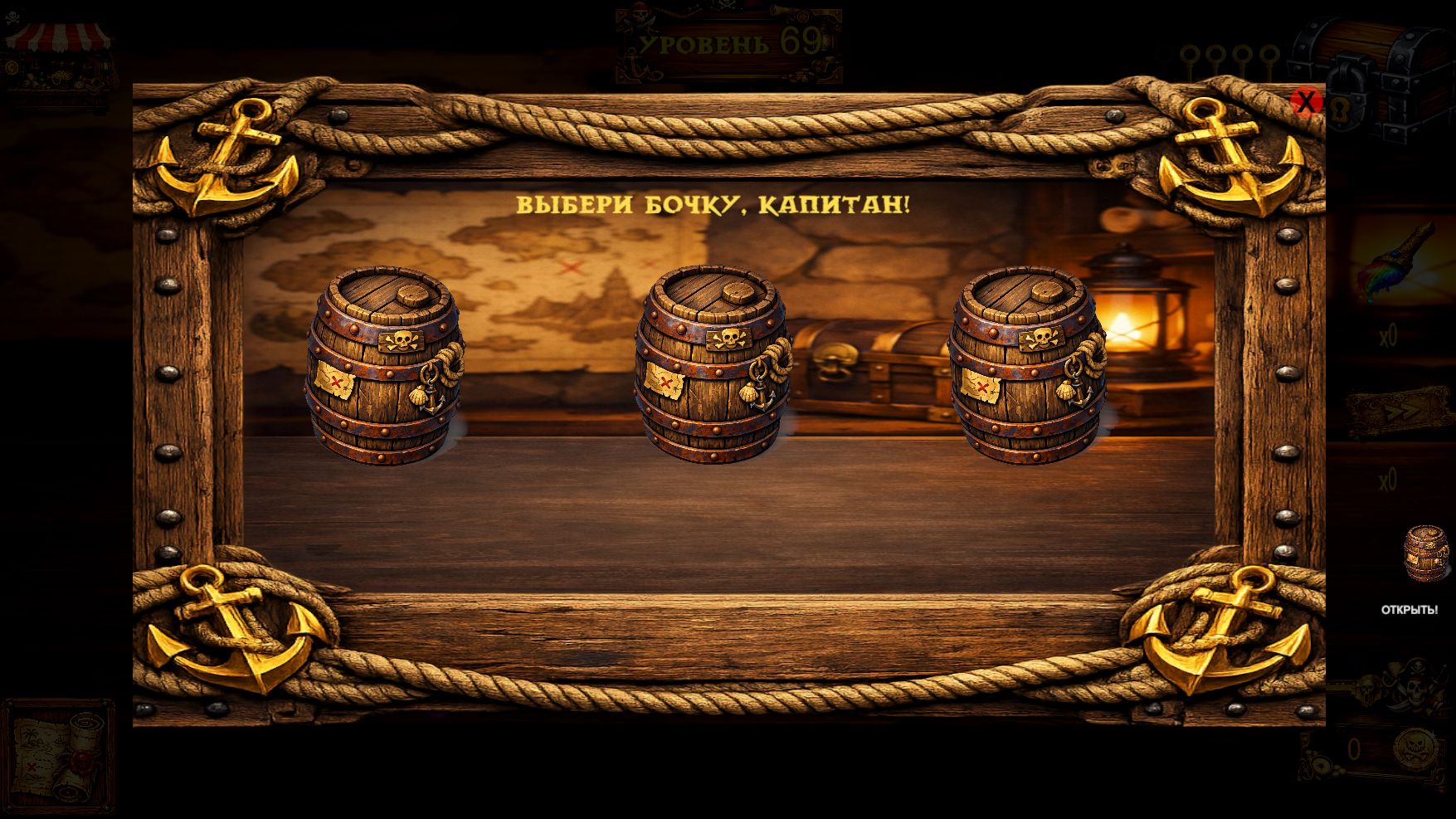
Task: Click the golden anchor decoration on the frame
Action: (241, 154)
